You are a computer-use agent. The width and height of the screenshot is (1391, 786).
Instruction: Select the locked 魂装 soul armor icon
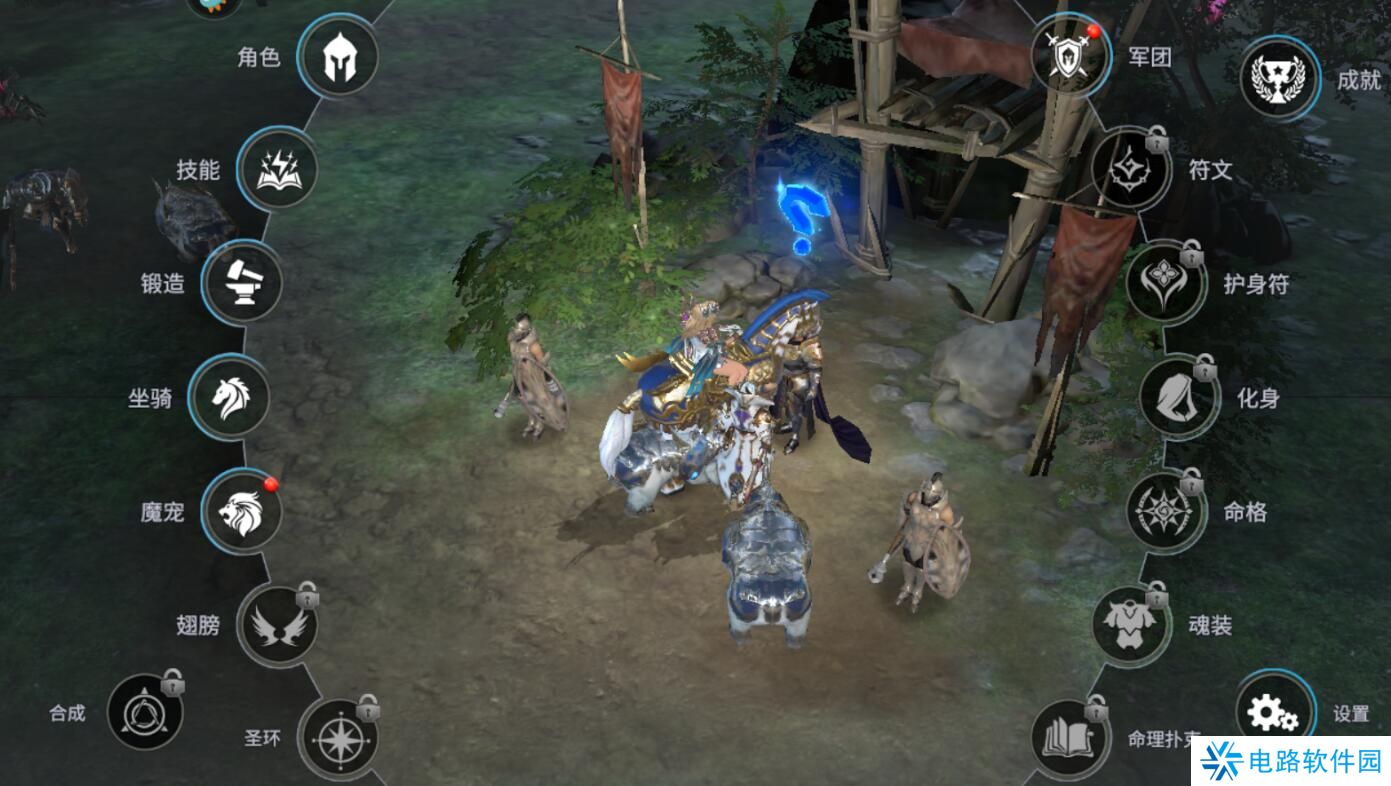point(1130,625)
